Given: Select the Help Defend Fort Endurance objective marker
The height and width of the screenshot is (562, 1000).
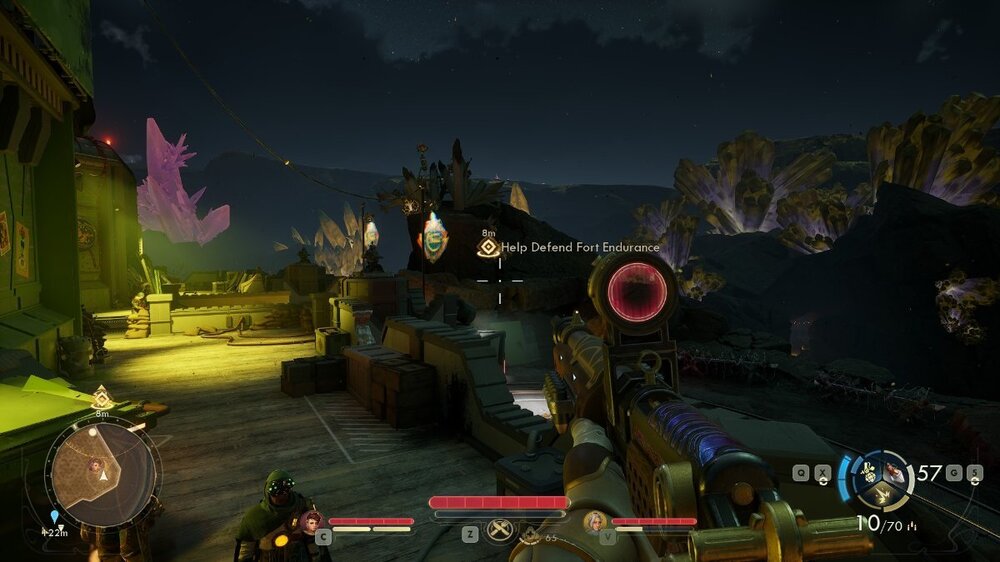Looking at the screenshot, I should point(488,247).
